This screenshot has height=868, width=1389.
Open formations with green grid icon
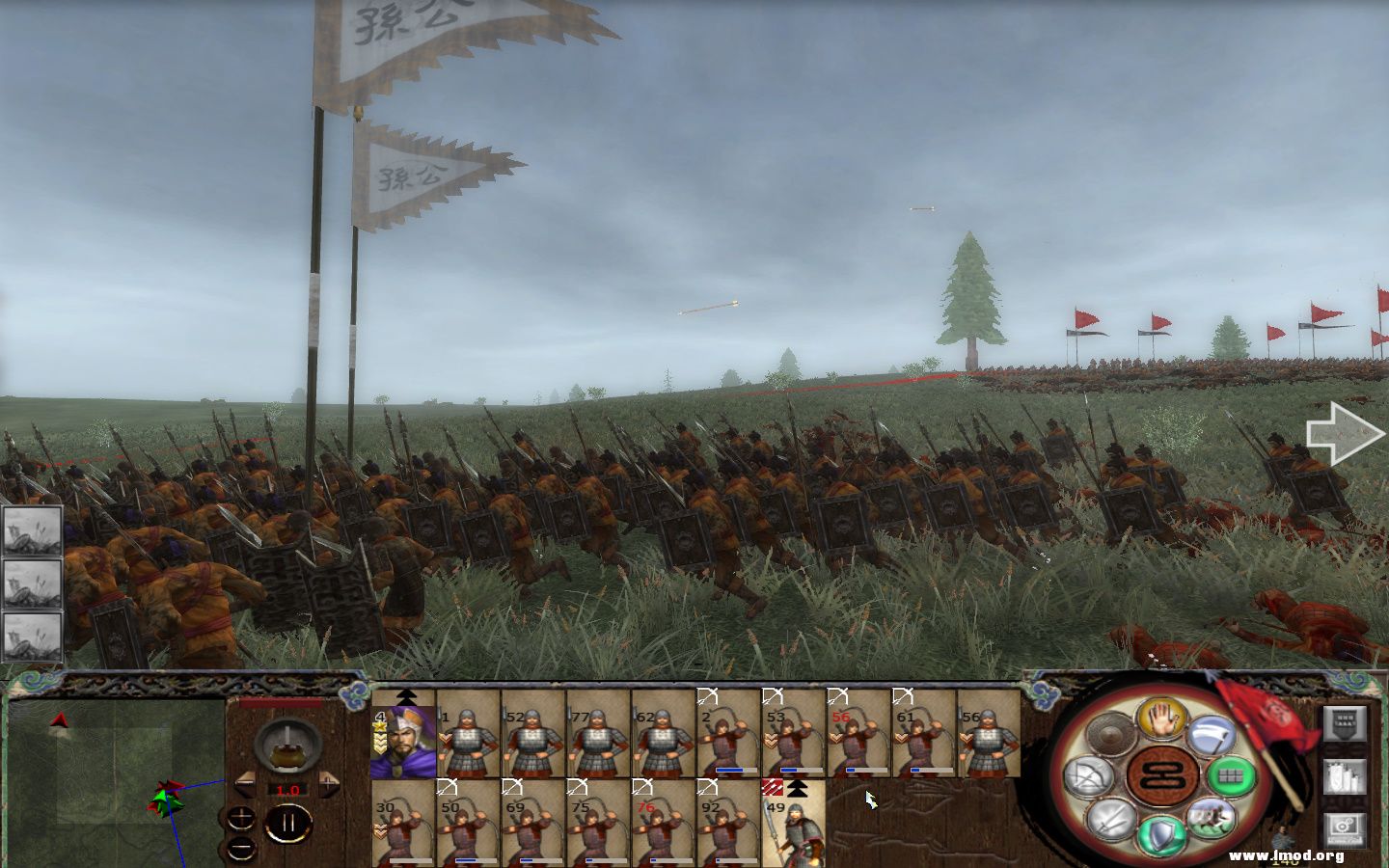1233,774
